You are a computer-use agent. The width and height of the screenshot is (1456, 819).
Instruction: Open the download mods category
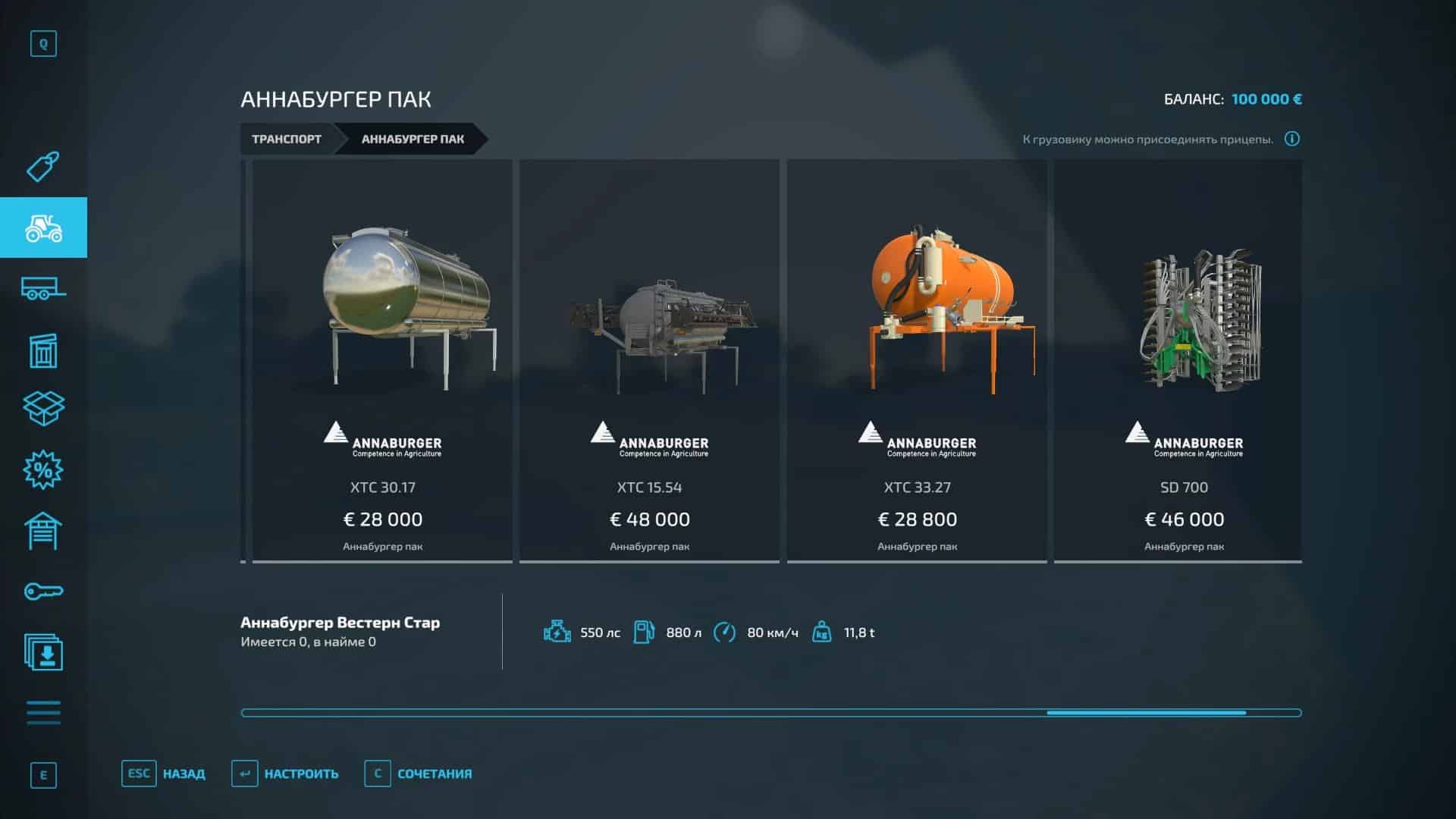point(43,652)
